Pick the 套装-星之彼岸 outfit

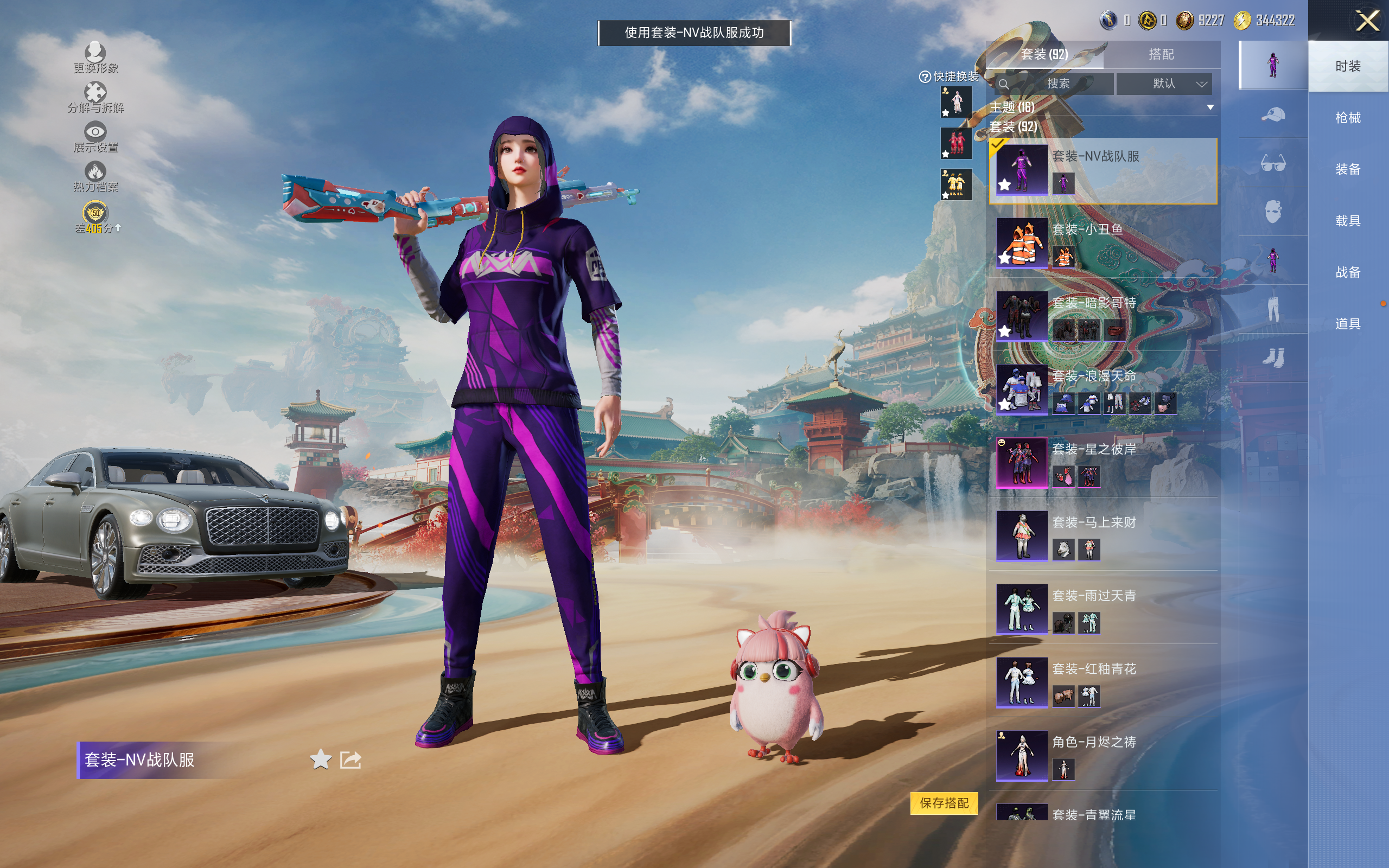(1102, 463)
